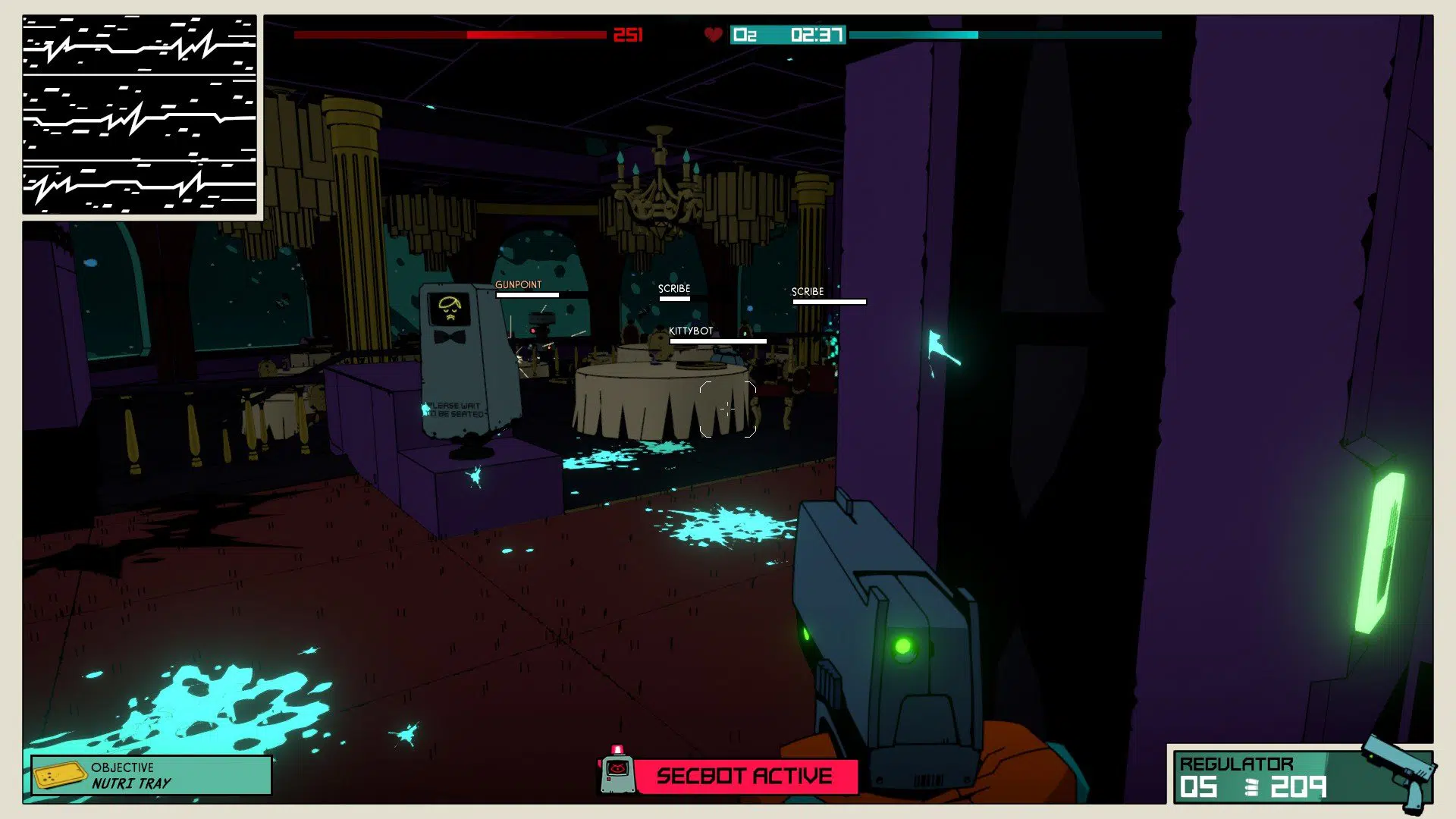Click the crosshair reticle at screen center
1456x819 pixels.
tap(730, 409)
